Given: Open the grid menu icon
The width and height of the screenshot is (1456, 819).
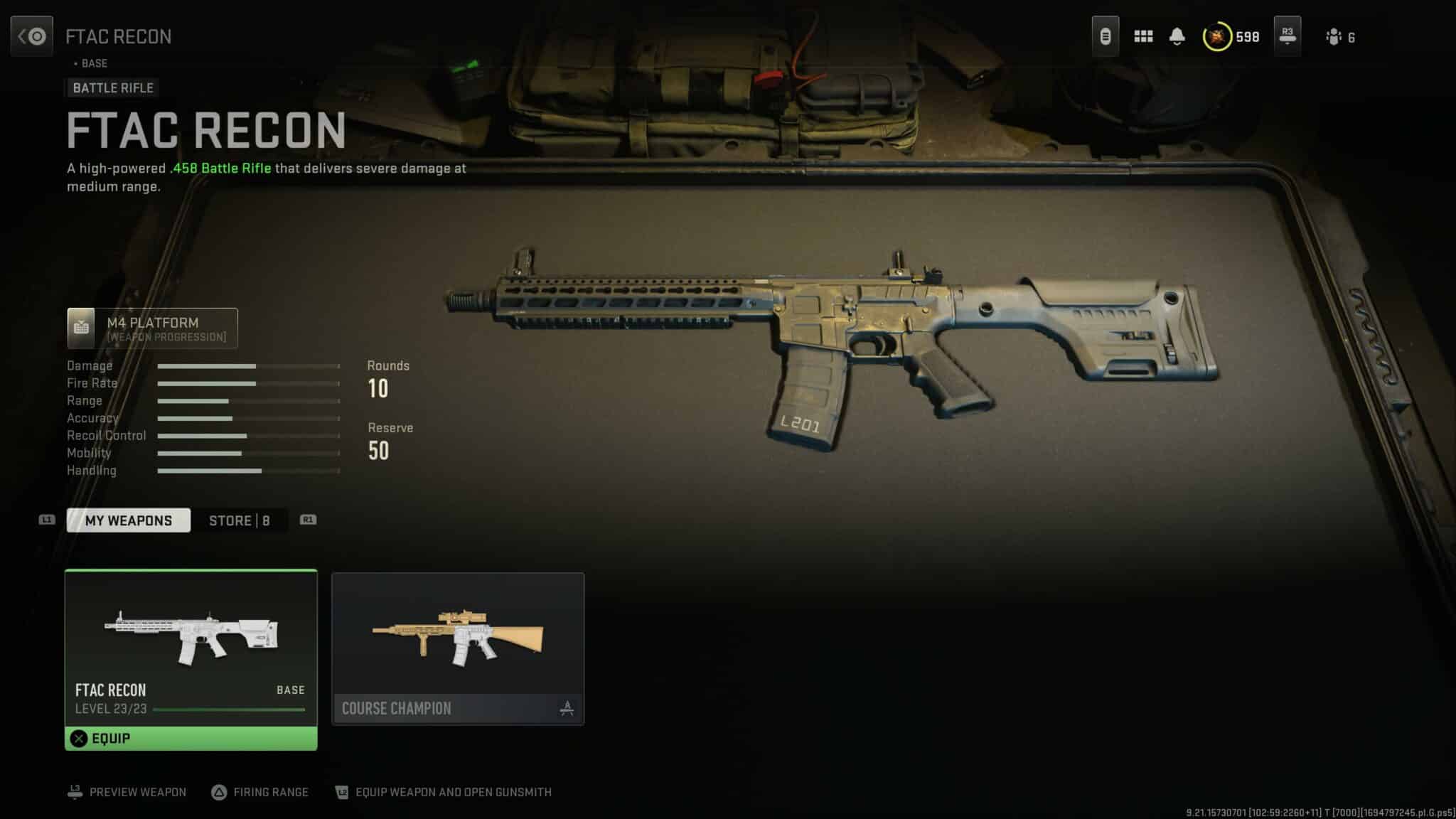Looking at the screenshot, I should point(1143,36).
